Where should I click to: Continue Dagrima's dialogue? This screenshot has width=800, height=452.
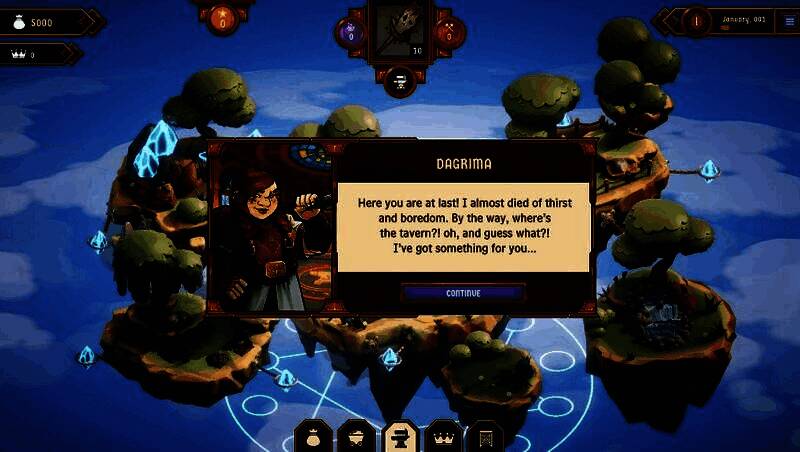pos(463,293)
